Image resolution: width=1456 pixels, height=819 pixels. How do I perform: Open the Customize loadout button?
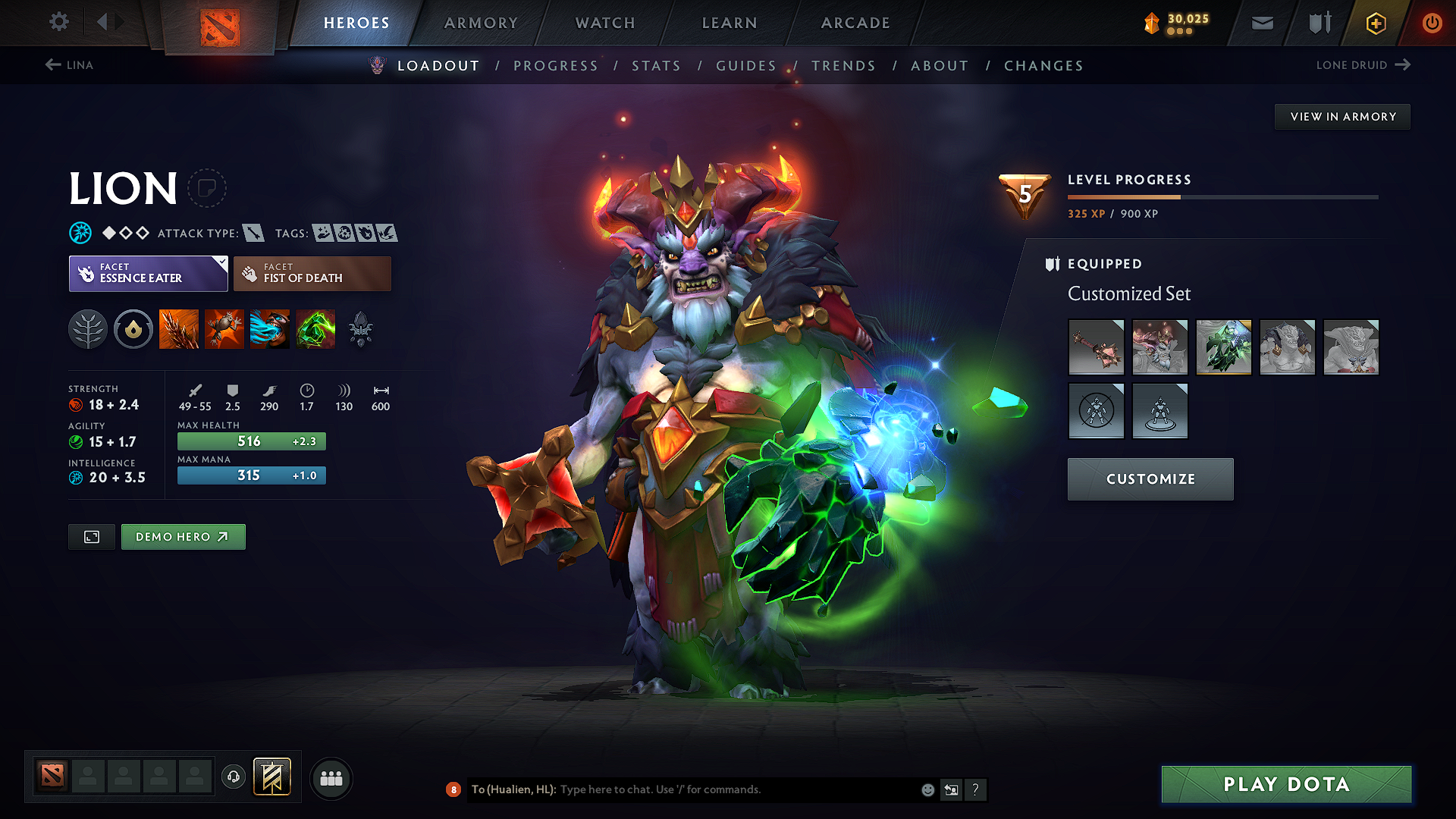(1150, 479)
